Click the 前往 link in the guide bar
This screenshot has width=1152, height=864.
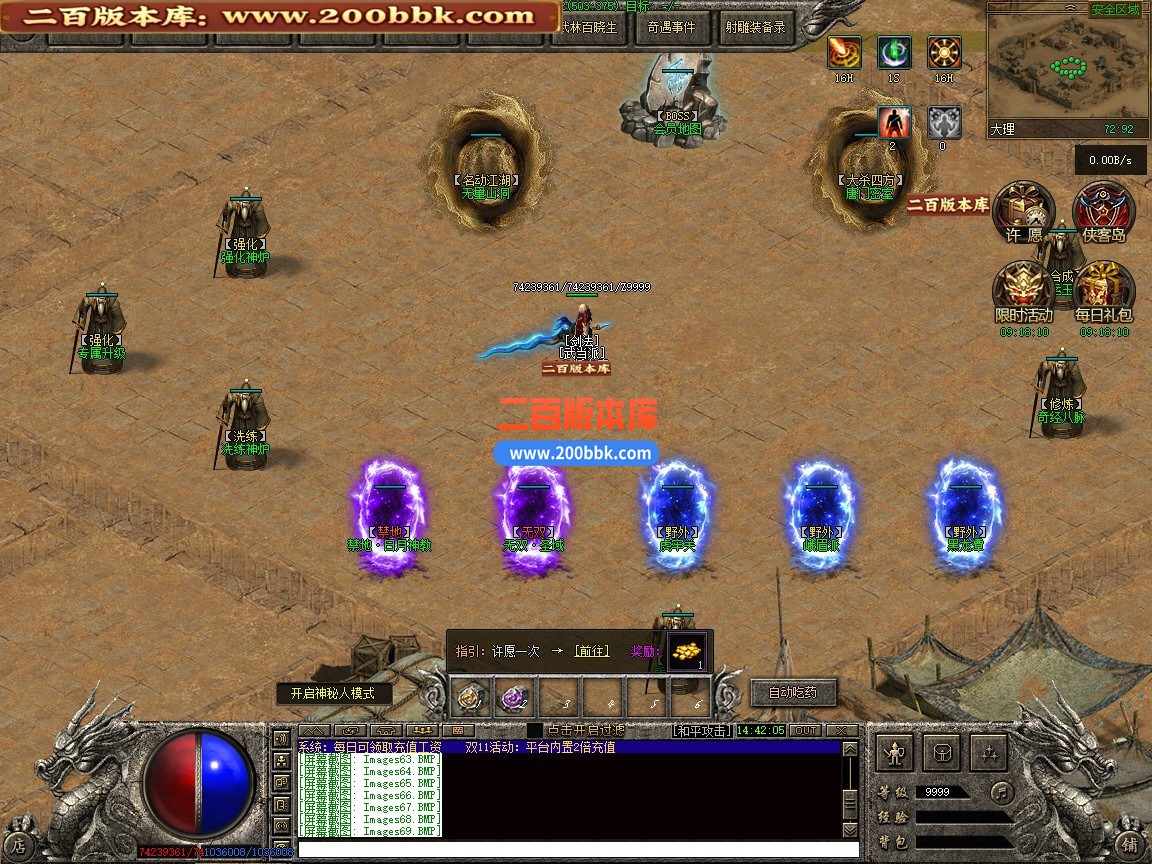tap(590, 651)
